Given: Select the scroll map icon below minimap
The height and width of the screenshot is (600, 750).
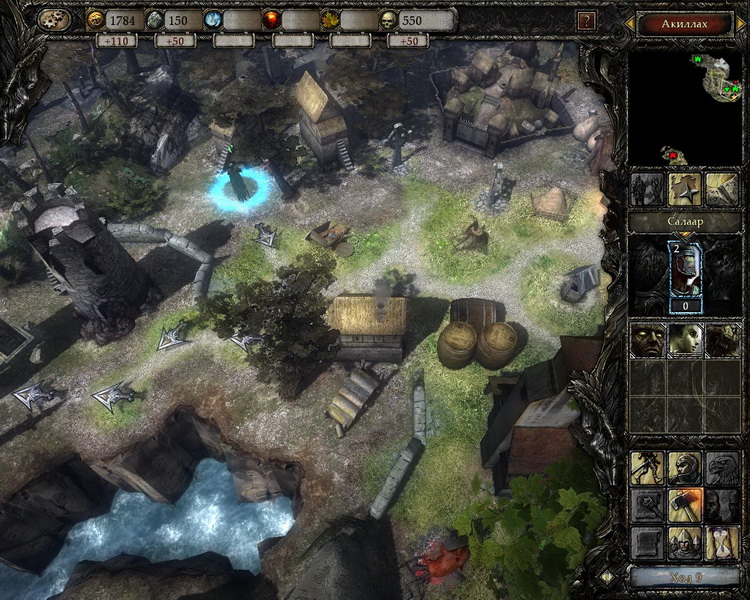Looking at the screenshot, I should click(721, 188).
